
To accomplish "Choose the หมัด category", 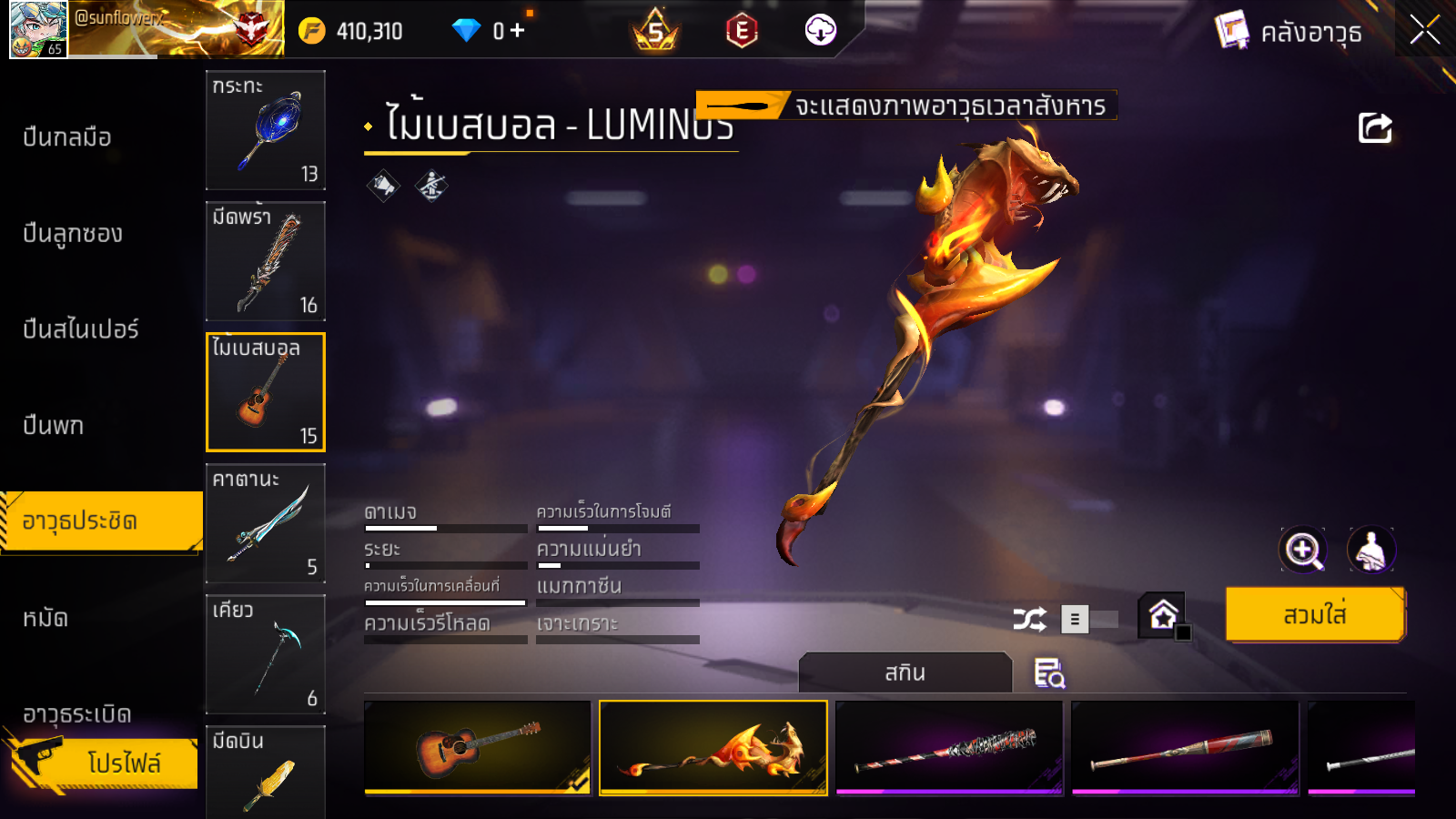I will tap(45, 619).
